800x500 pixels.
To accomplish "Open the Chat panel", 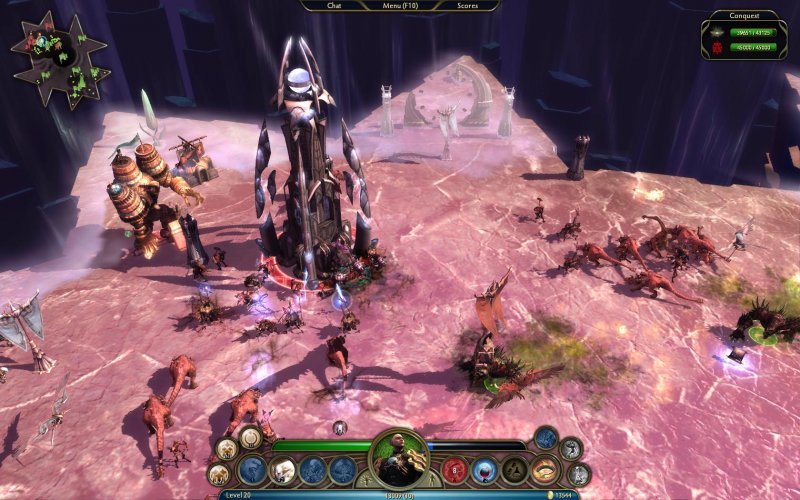I will (334, 5).
